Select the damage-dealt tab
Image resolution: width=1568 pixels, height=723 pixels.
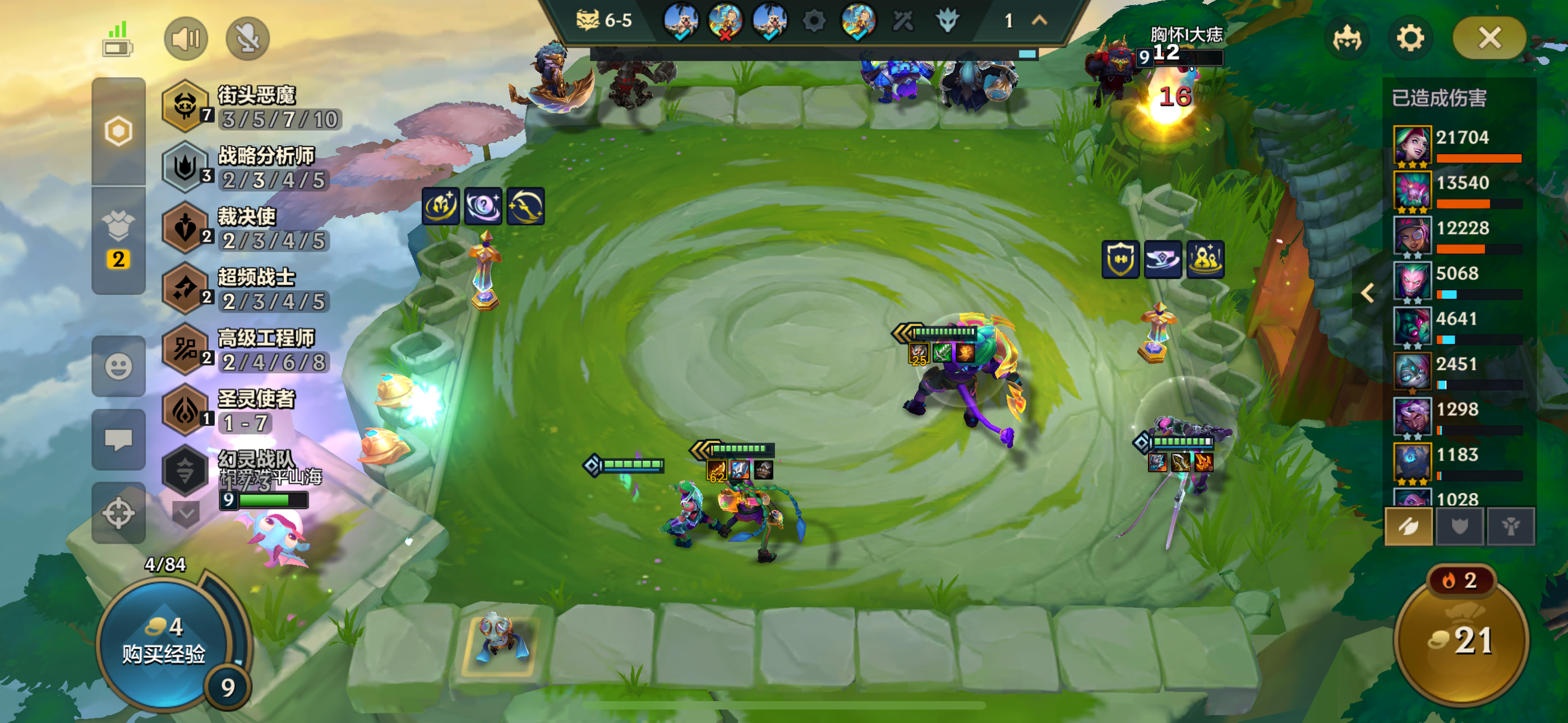pos(1409,526)
